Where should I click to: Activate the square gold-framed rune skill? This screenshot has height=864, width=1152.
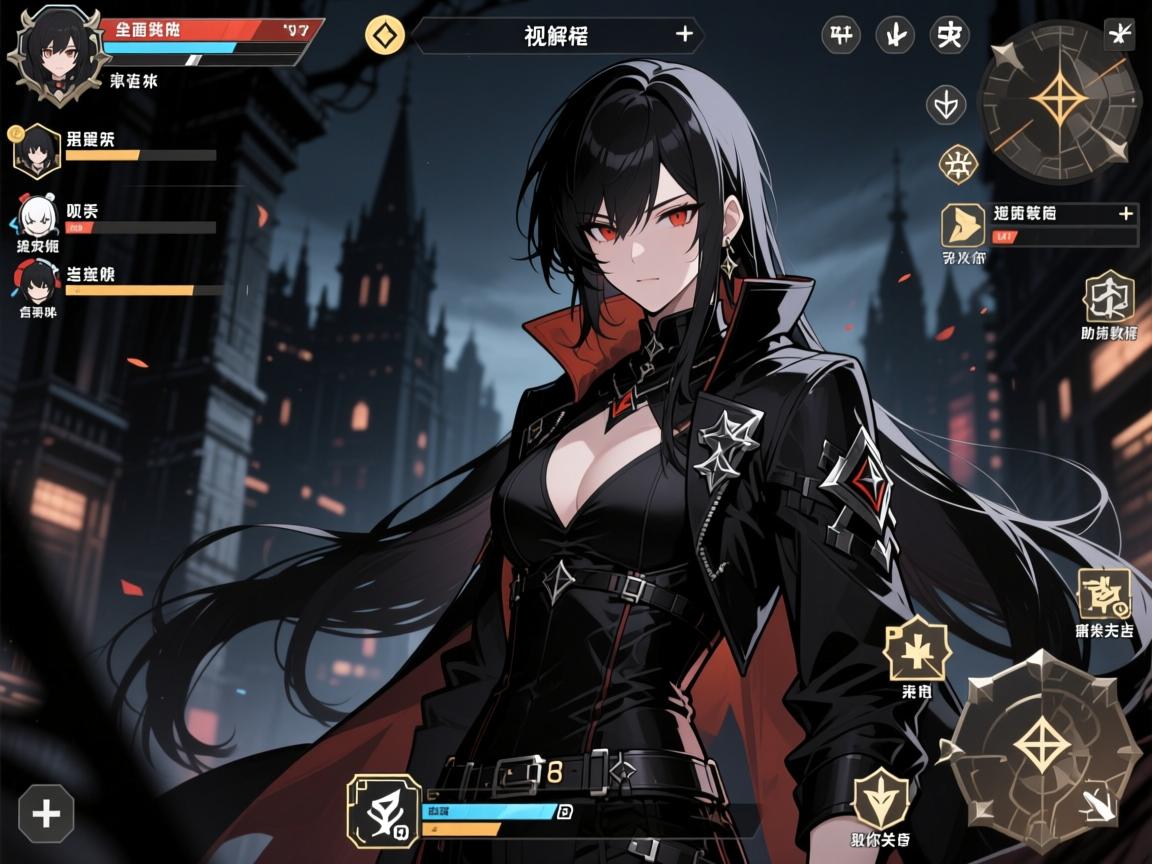point(1103,594)
